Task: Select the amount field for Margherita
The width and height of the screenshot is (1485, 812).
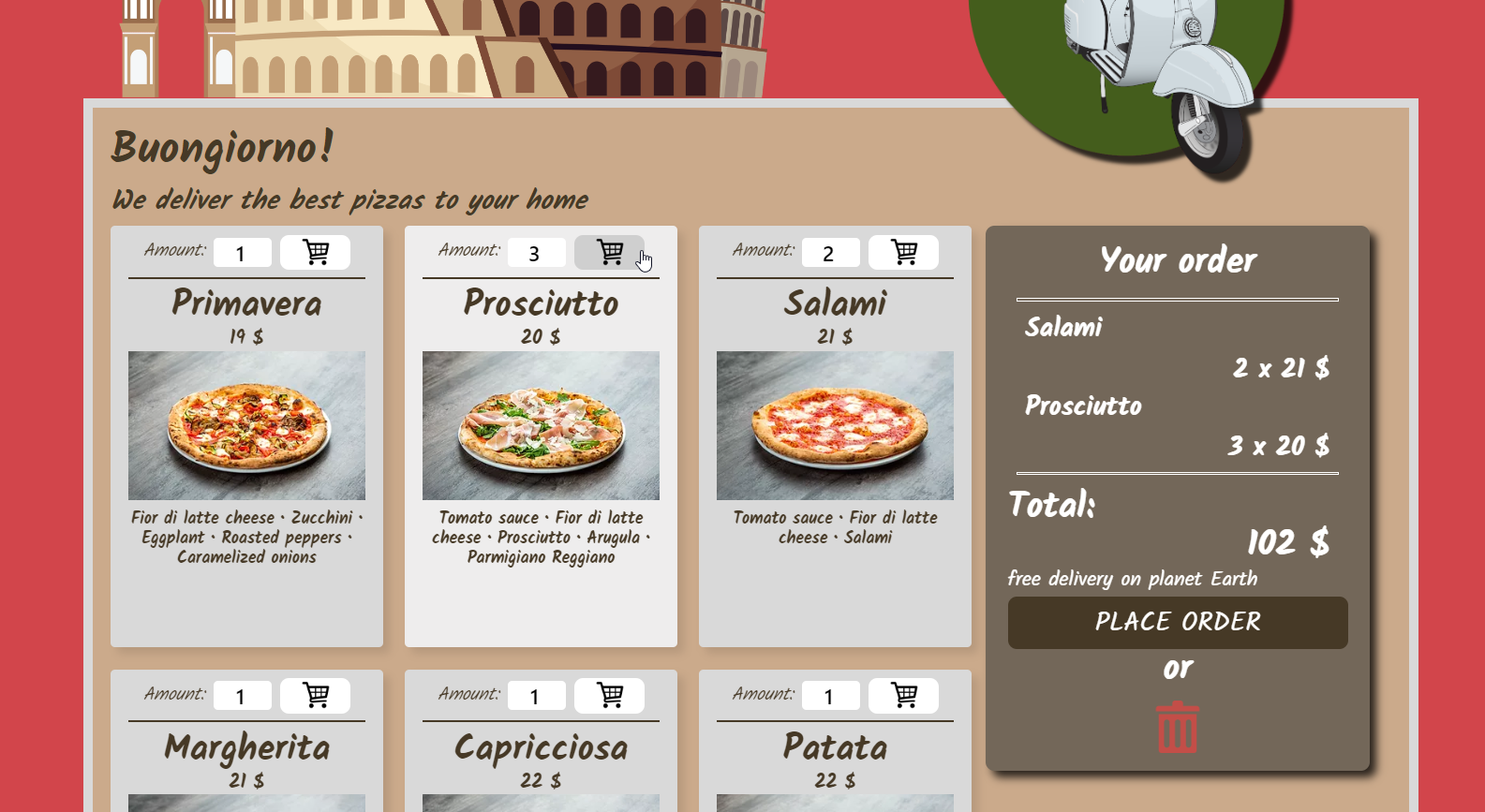Action: click(x=242, y=695)
